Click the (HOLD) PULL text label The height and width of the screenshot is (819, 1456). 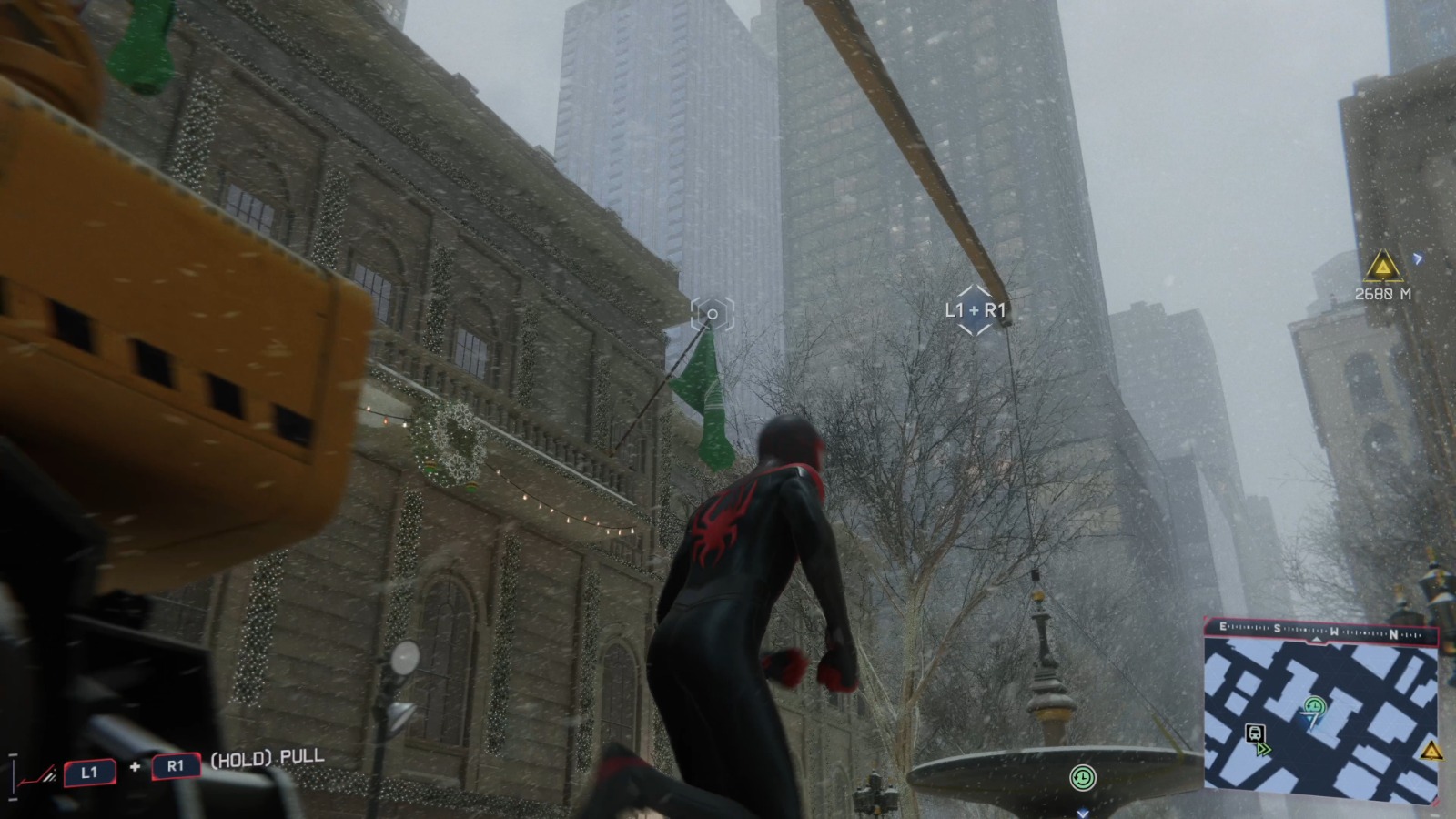266,758
